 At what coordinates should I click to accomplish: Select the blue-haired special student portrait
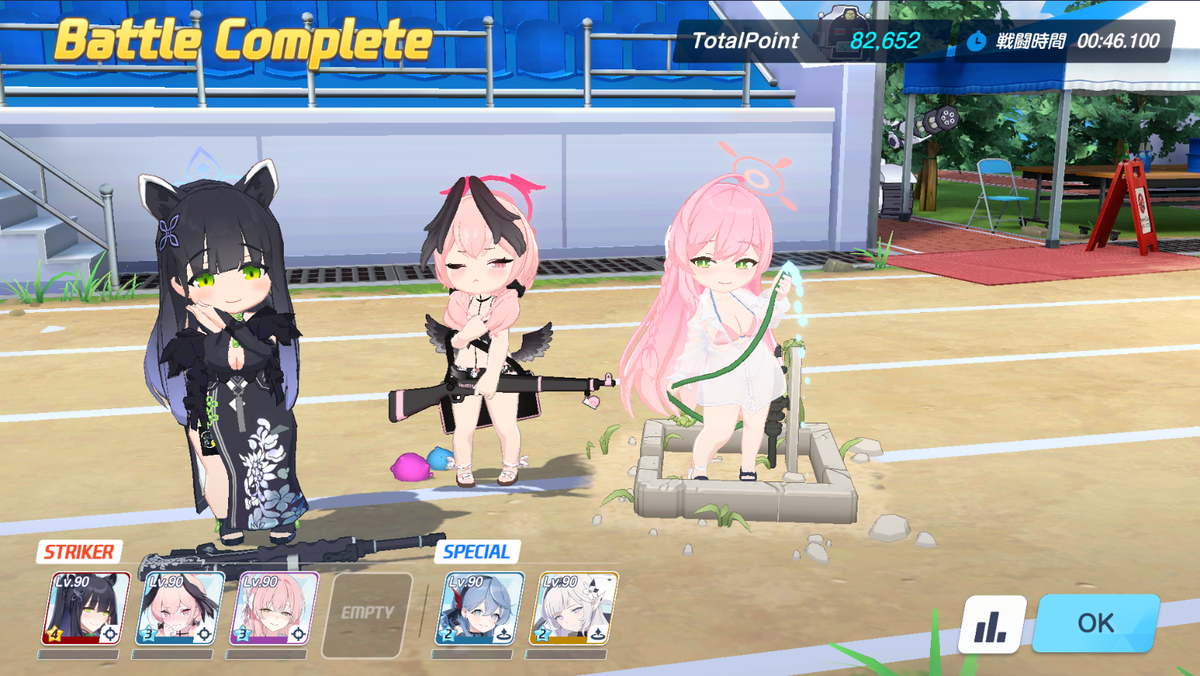pyautogui.click(x=480, y=608)
